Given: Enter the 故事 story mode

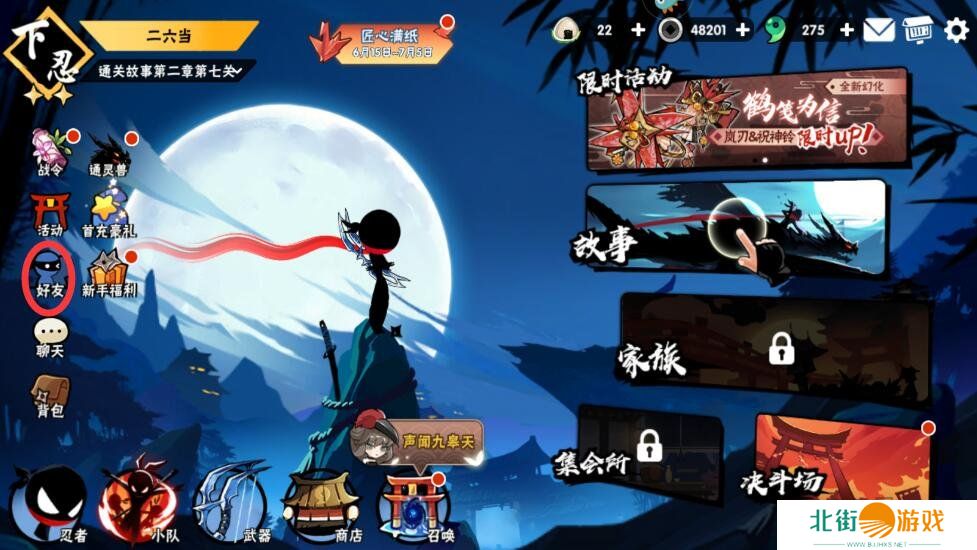Looking at the screenshot, I should pos(735,230).
